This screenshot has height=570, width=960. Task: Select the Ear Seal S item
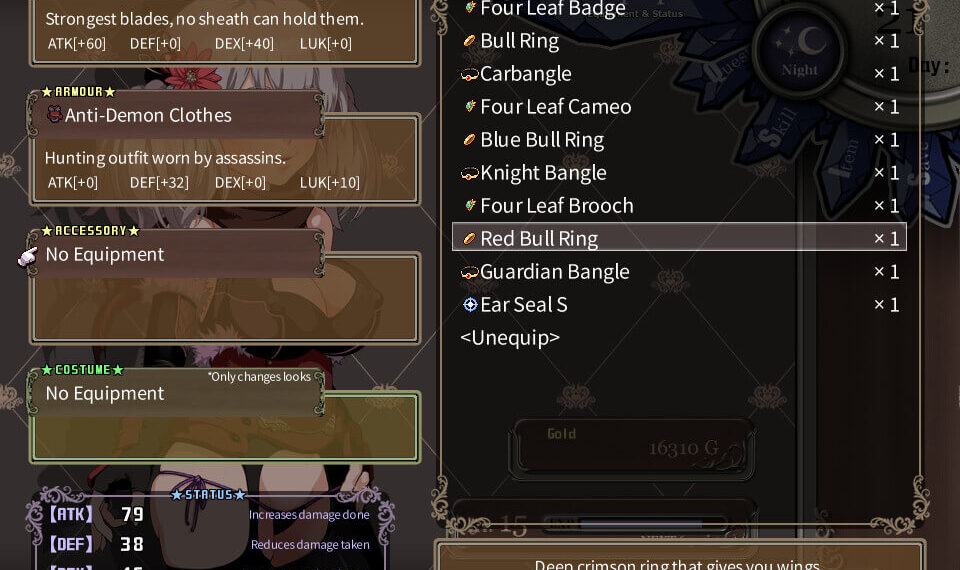click(523, 305)
